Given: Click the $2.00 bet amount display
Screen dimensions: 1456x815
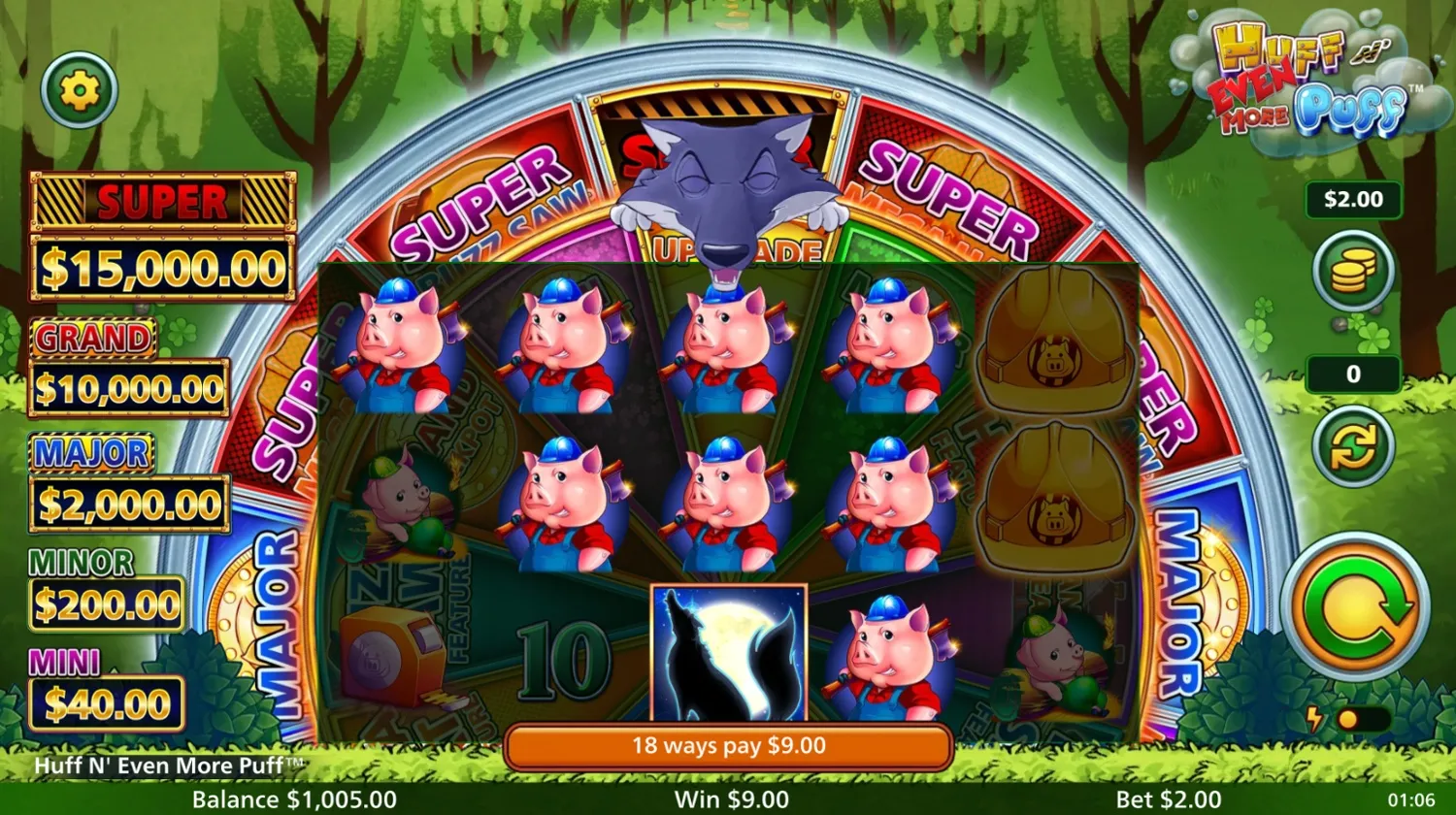Looking at the screenshot, I should coord(1353,199).
